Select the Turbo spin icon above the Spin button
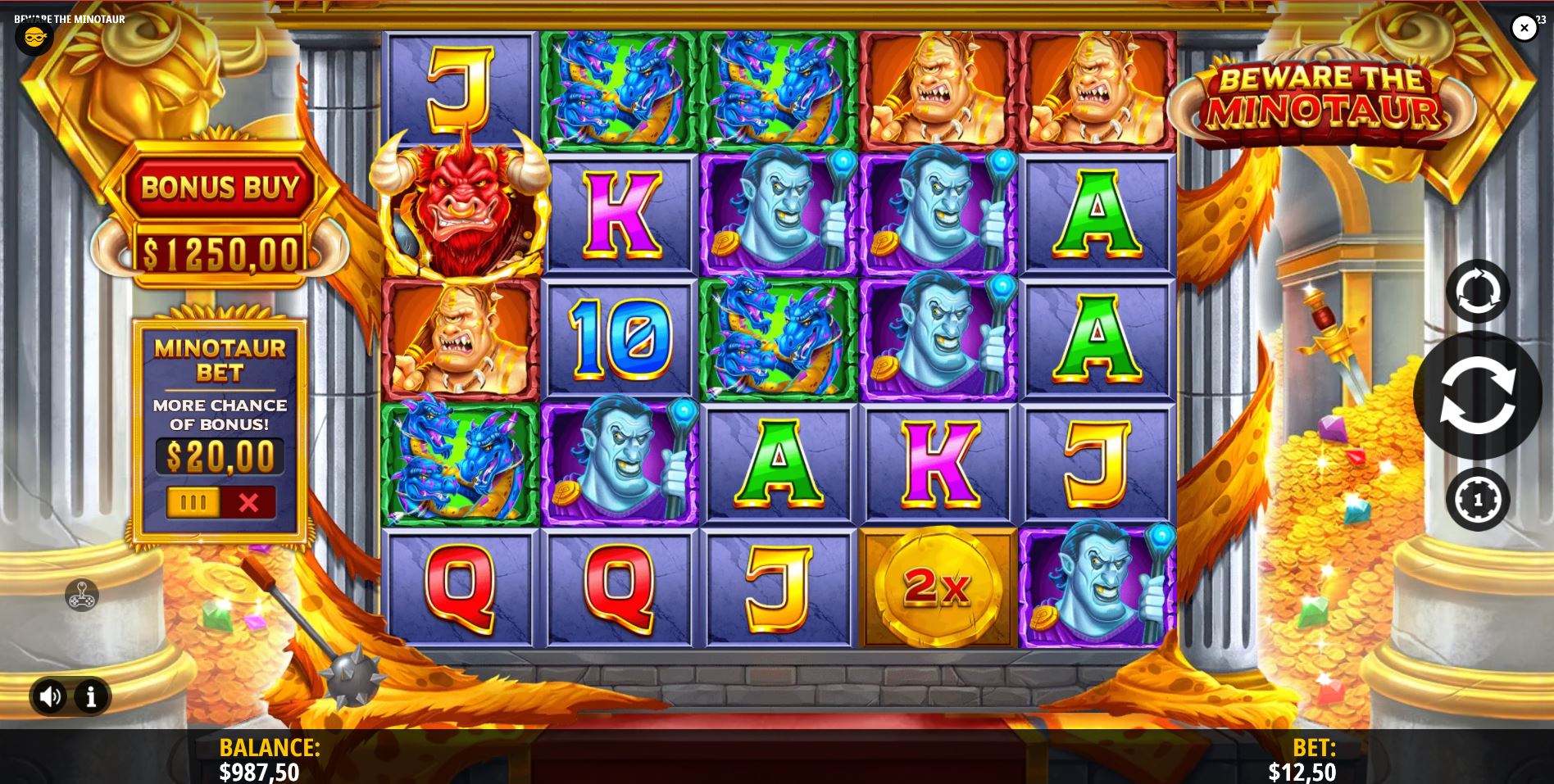Screen dimensions: 1554x784 [1478, 291]
